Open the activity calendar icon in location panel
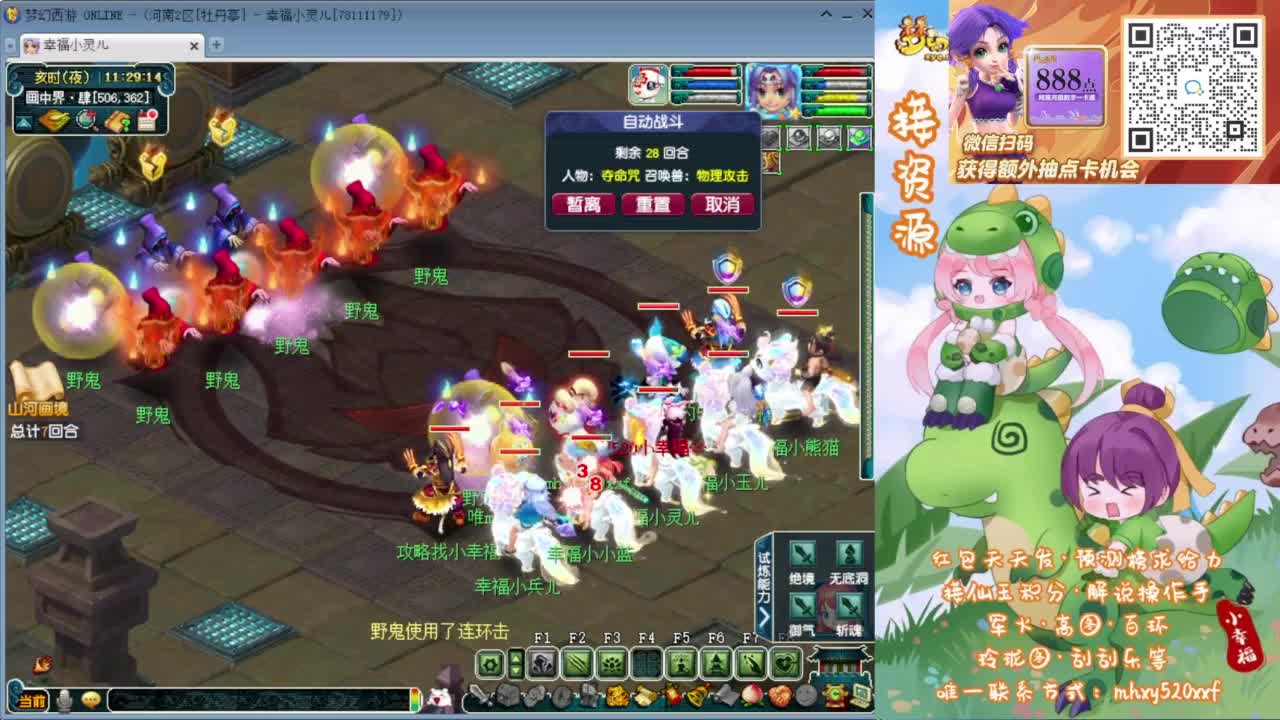The image size is (1280, 720). pyautogui.click(x=148, y=119)
